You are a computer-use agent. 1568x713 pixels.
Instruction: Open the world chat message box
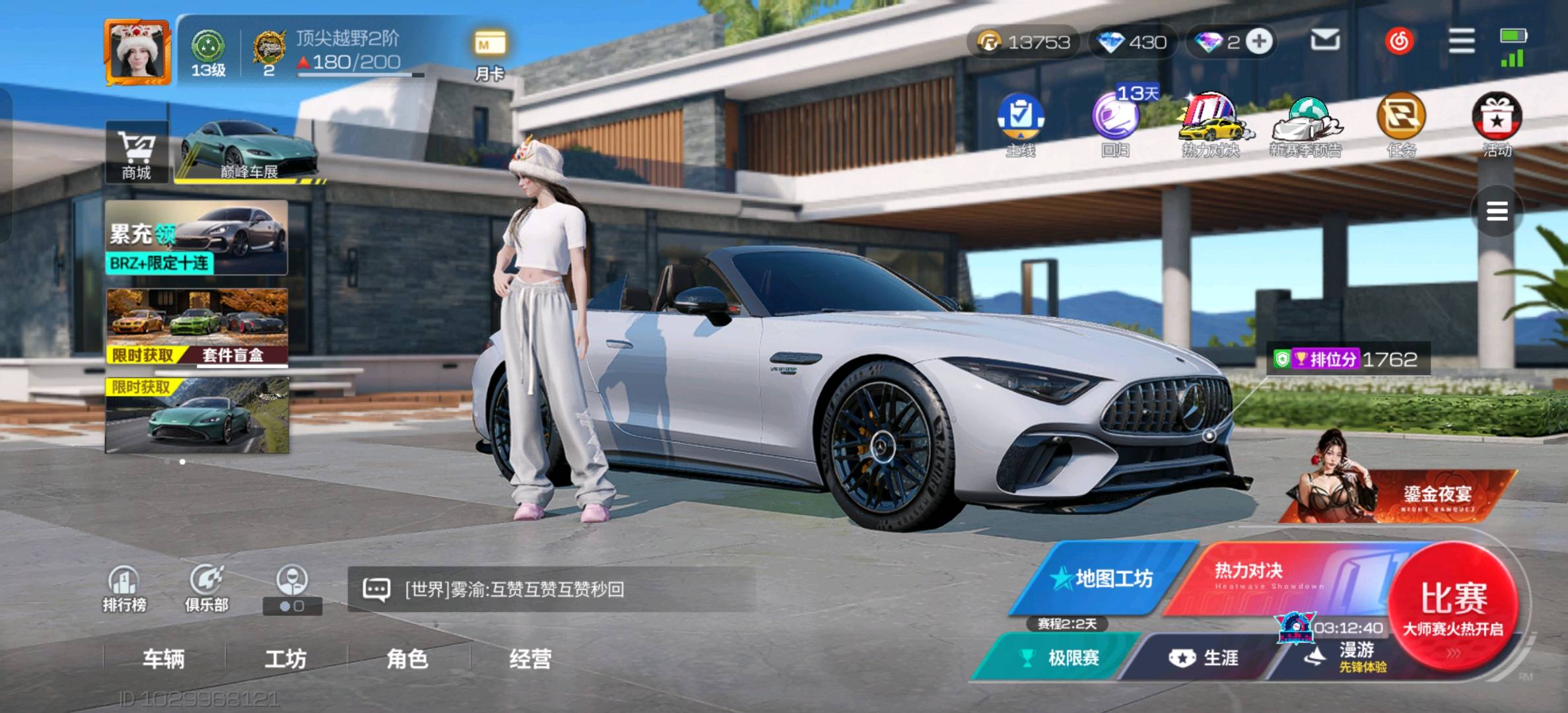click(551, 589)
